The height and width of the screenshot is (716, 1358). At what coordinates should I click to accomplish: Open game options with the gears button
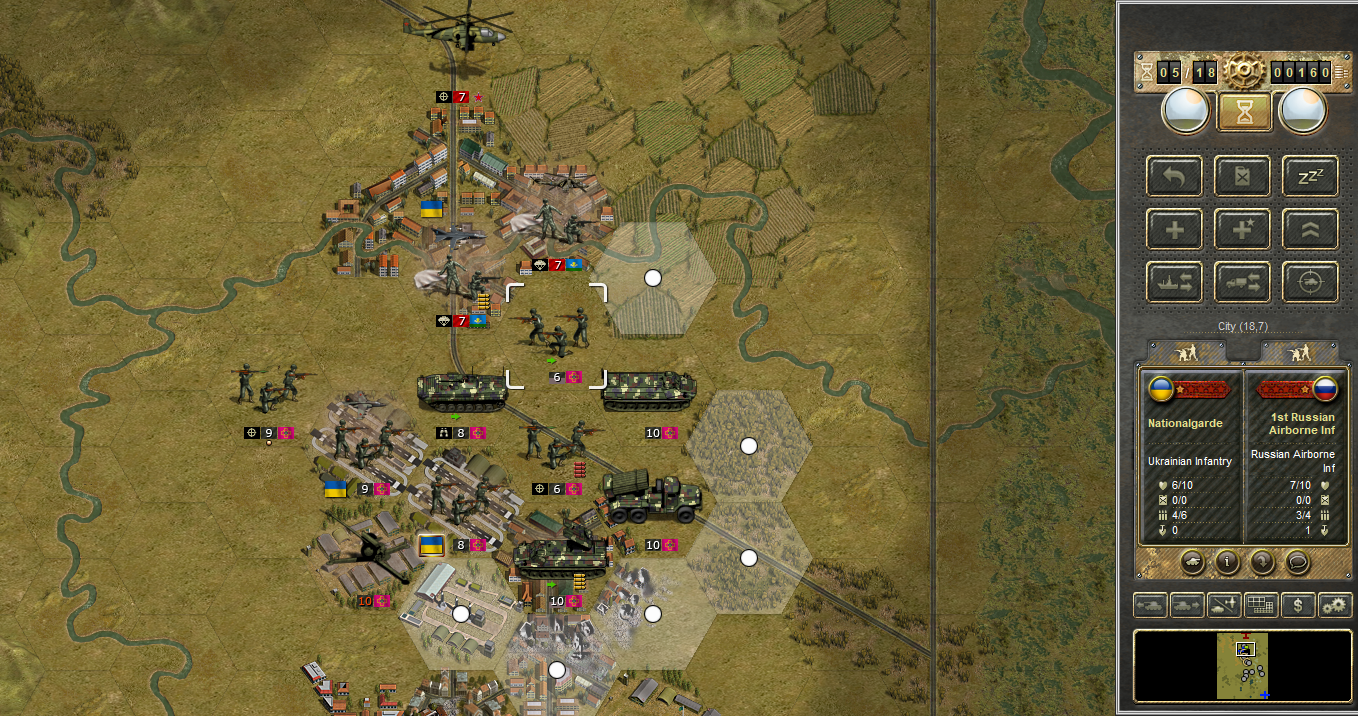coord(1335,605)
